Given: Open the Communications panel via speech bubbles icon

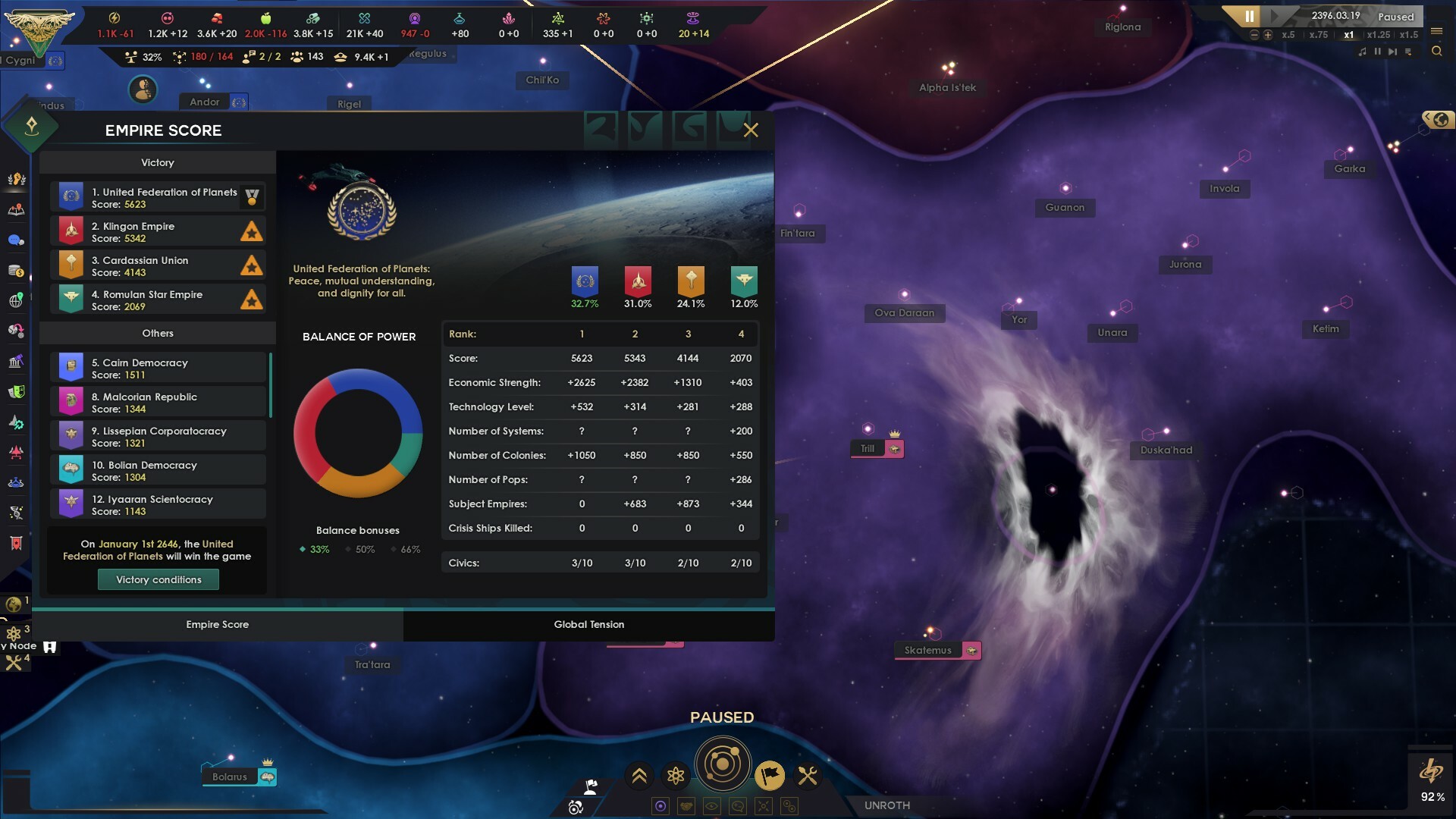Looking at the screenshot, I should point(15,238).
